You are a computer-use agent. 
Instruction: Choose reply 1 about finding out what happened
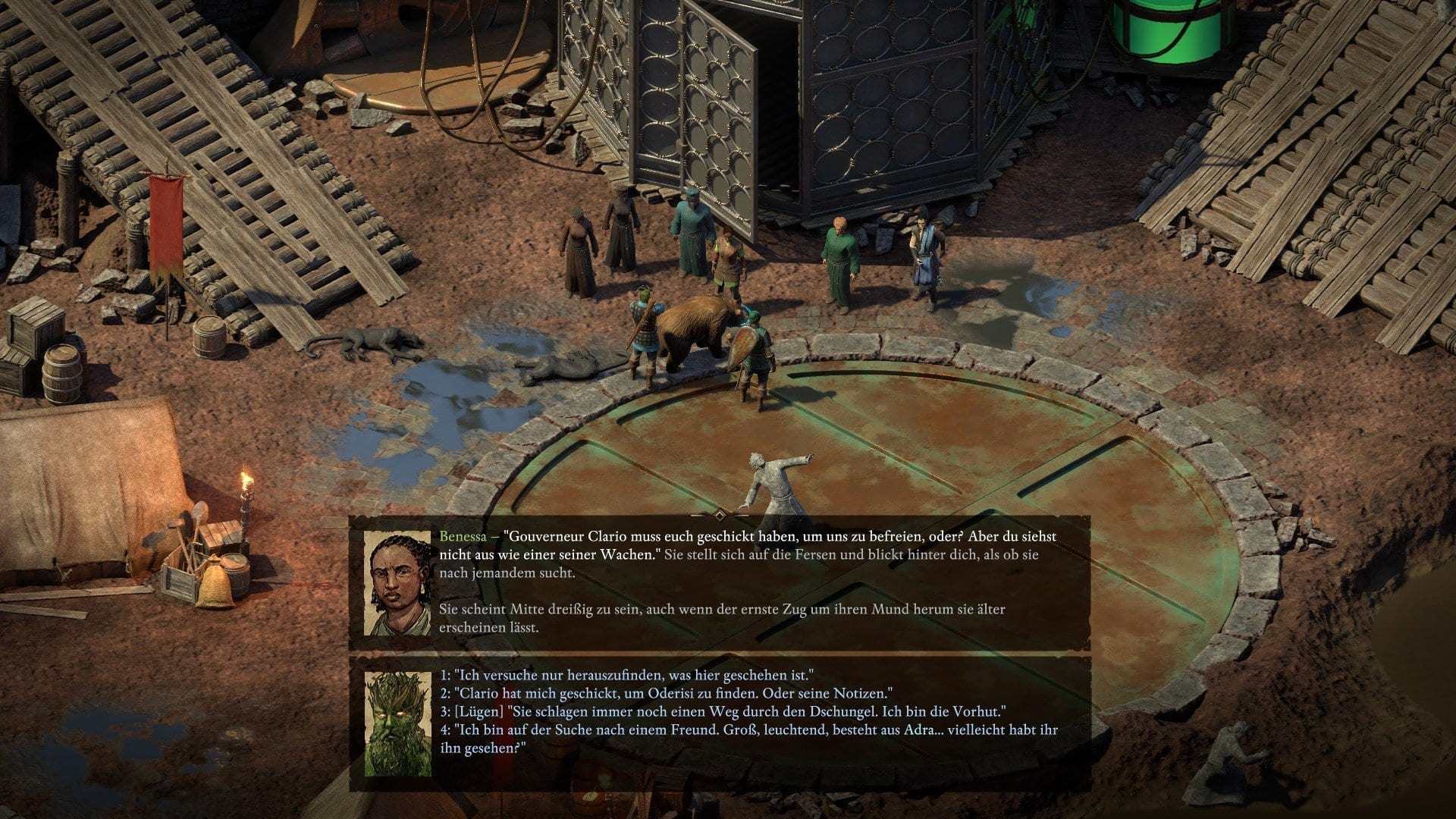coord(626,675)
